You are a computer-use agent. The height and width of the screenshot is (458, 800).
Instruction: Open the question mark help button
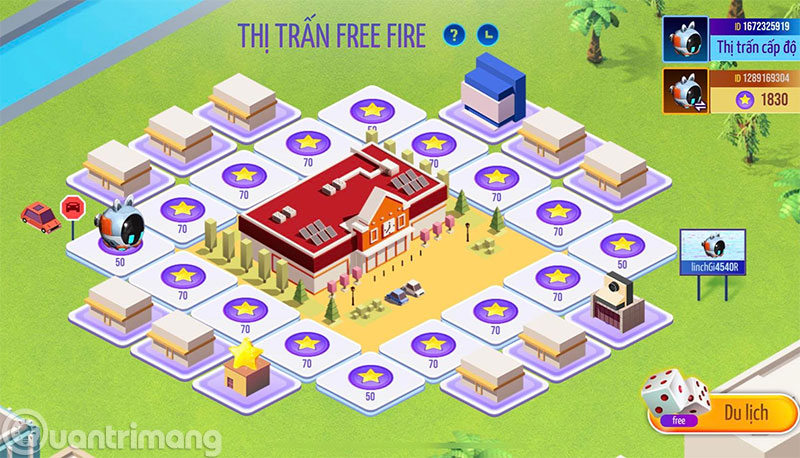(x=455, y=35)
